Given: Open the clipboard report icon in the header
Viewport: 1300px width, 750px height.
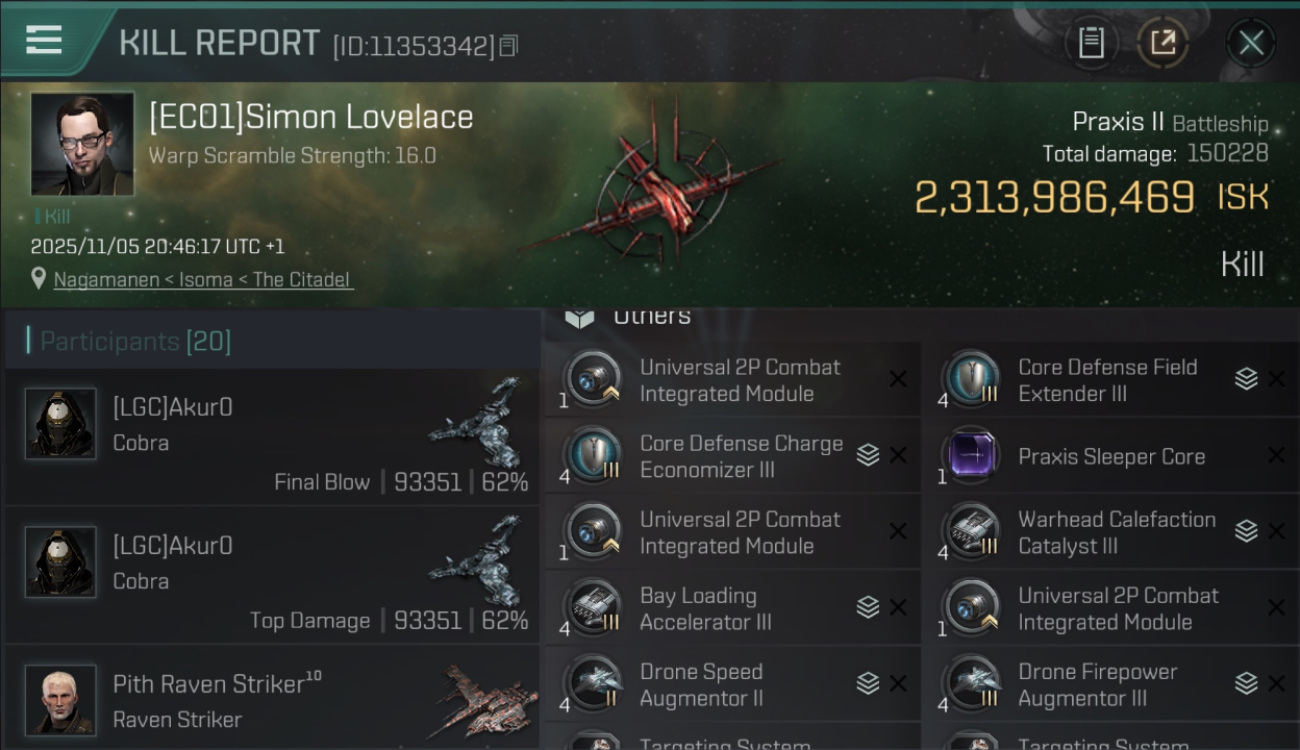Looking at the screenshot, I should [x=1092, y=42].
